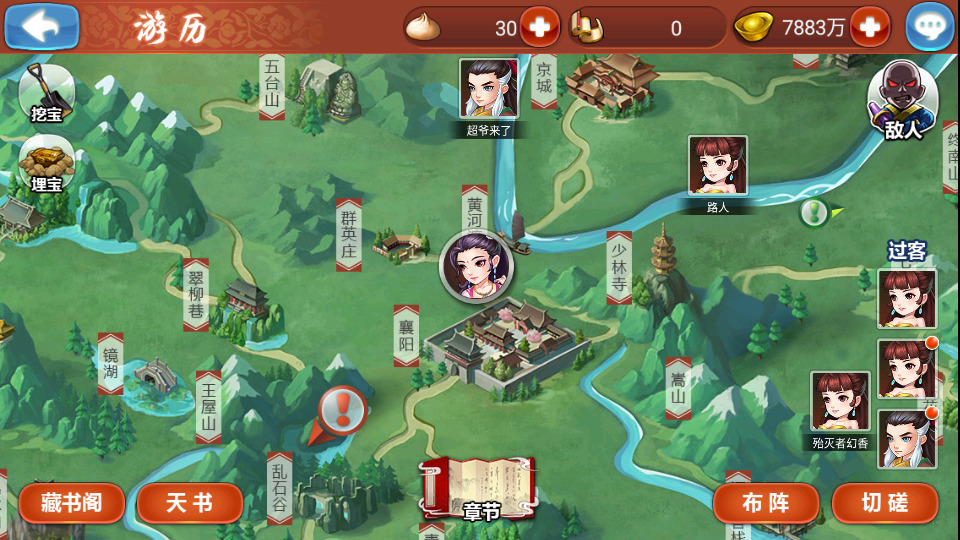960x540 pixels.
Task: Open the 章节 chapter book
Action: (x=480, y=490)
